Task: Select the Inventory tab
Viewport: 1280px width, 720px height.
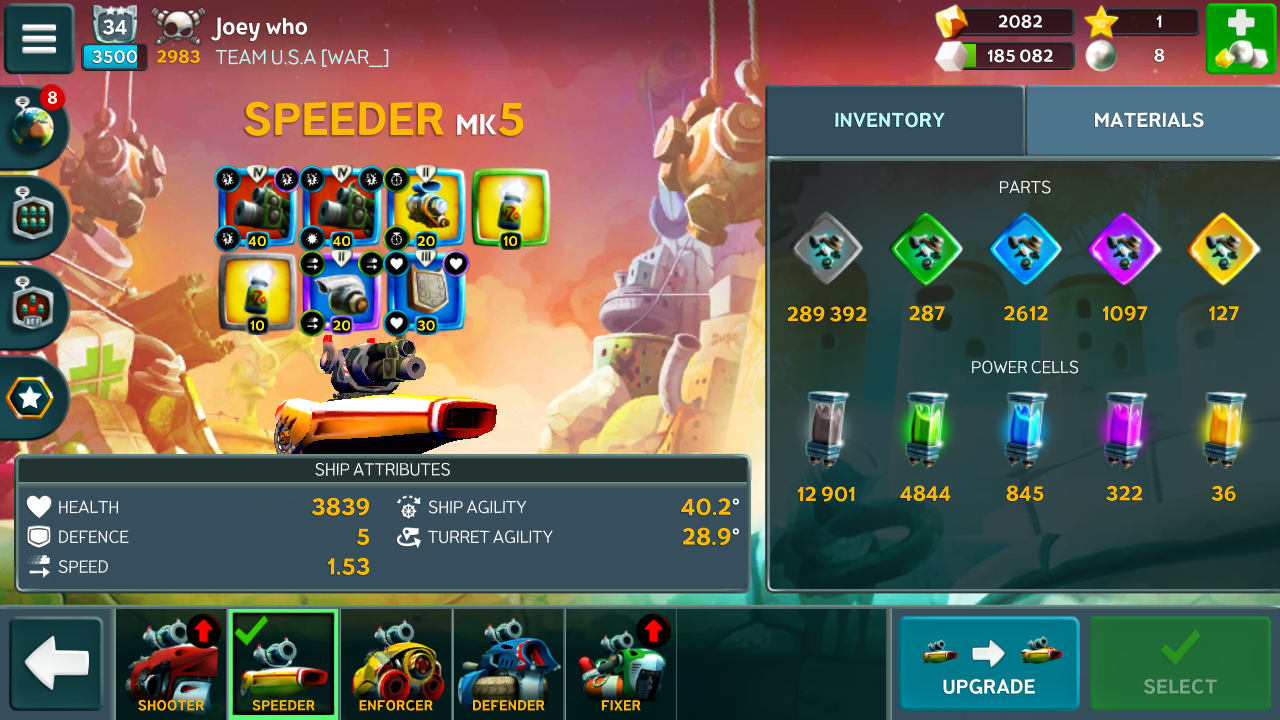Action: pos(889,121)
